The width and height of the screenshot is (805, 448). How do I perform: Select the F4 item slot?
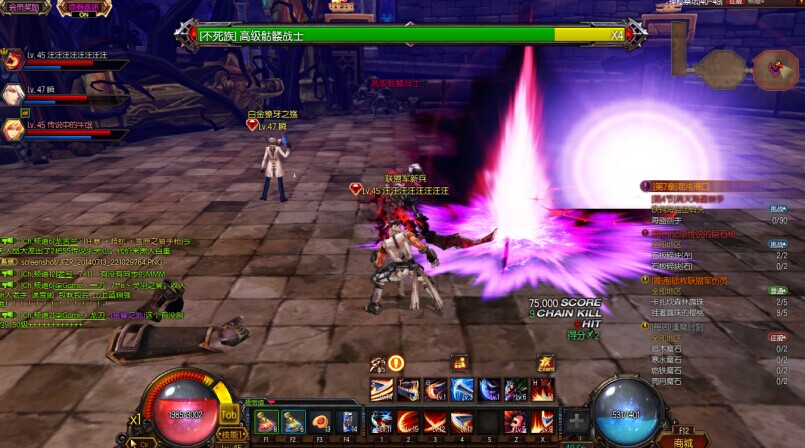(347, 422)
